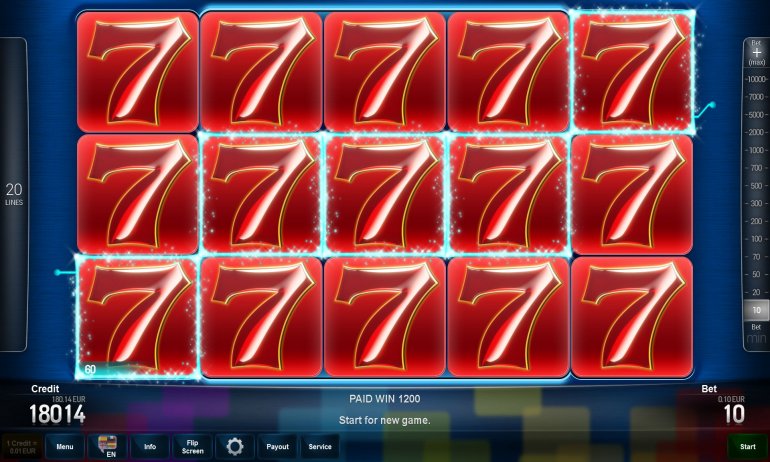The image size is (770, 462).
Task: Set the bet scale to 100
Action: point(756,238)
